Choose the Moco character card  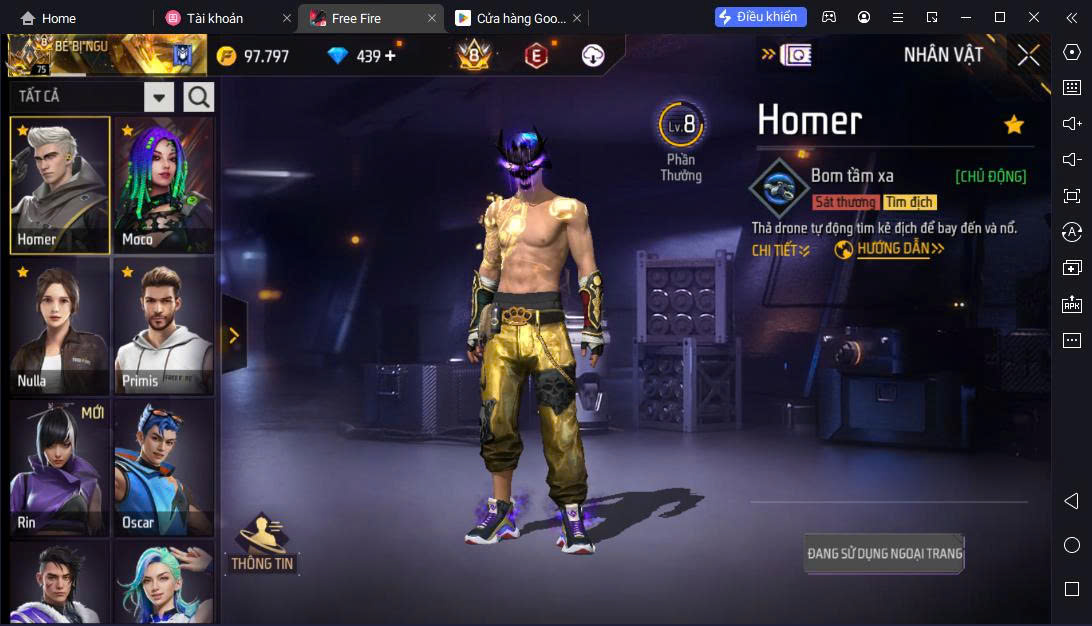pyautogui.click(x=163, y=185)
